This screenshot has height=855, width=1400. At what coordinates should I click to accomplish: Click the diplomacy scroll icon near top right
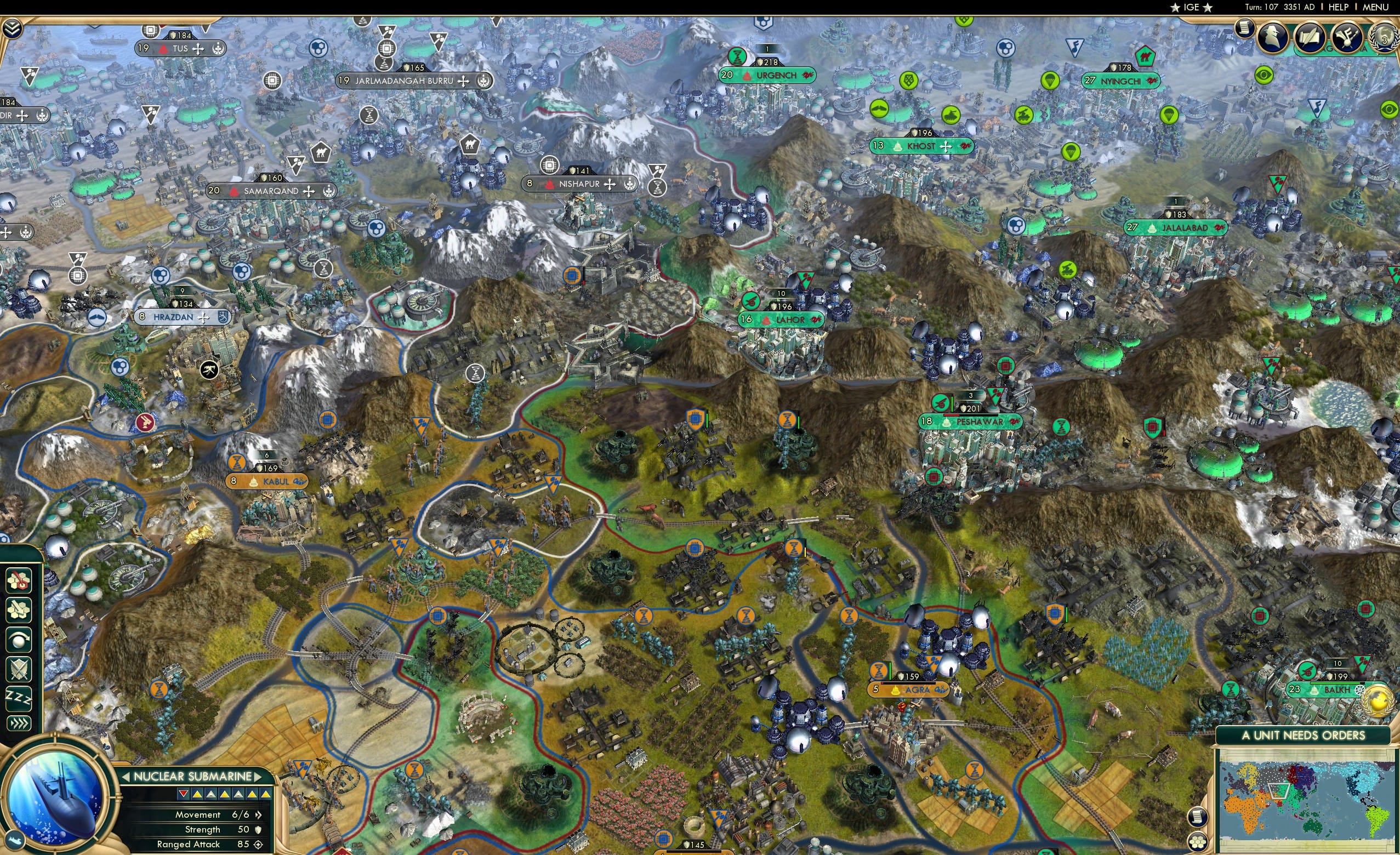pyautogui.click(x=1244, y=29)
